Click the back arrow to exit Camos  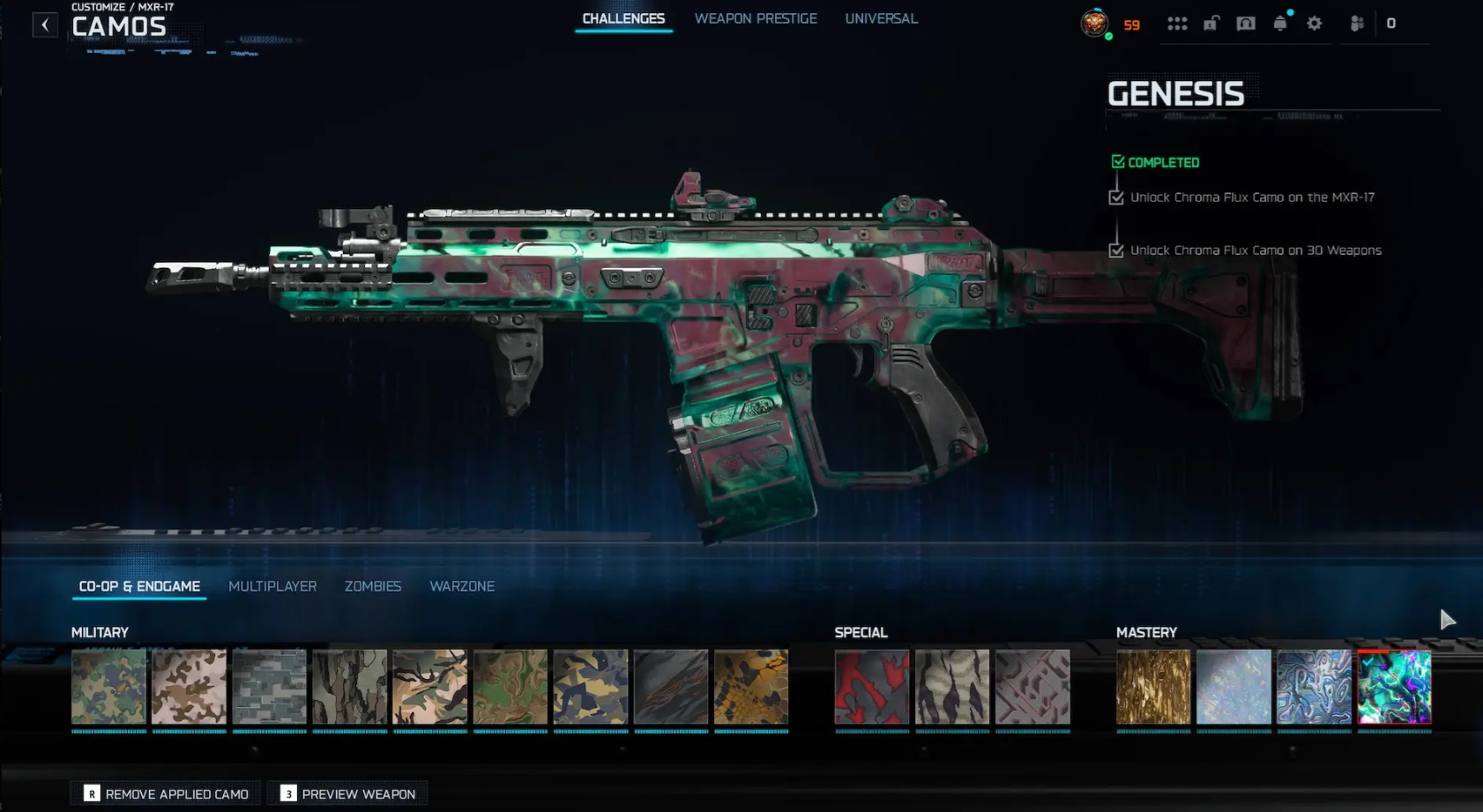pos(44,24)
